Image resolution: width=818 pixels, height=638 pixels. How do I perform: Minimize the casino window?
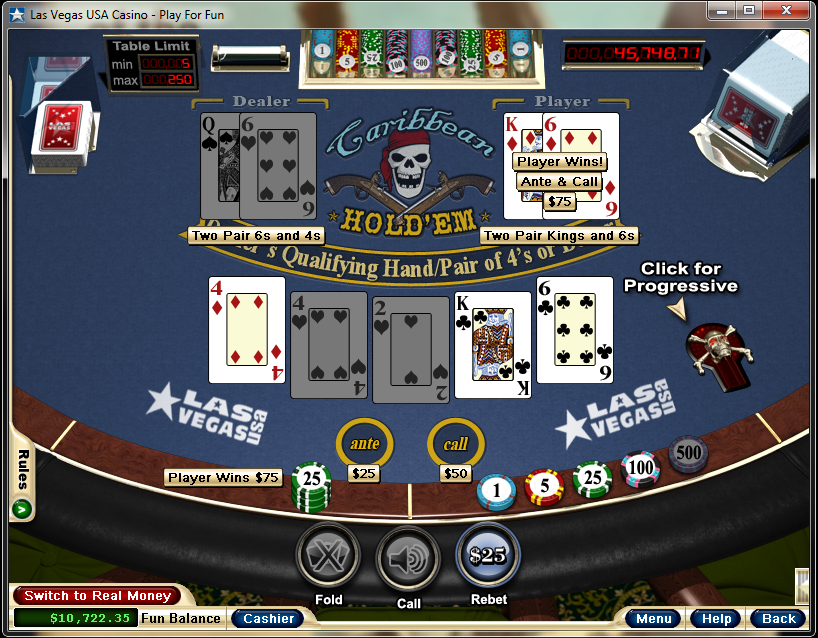click(x=722, y=10)
